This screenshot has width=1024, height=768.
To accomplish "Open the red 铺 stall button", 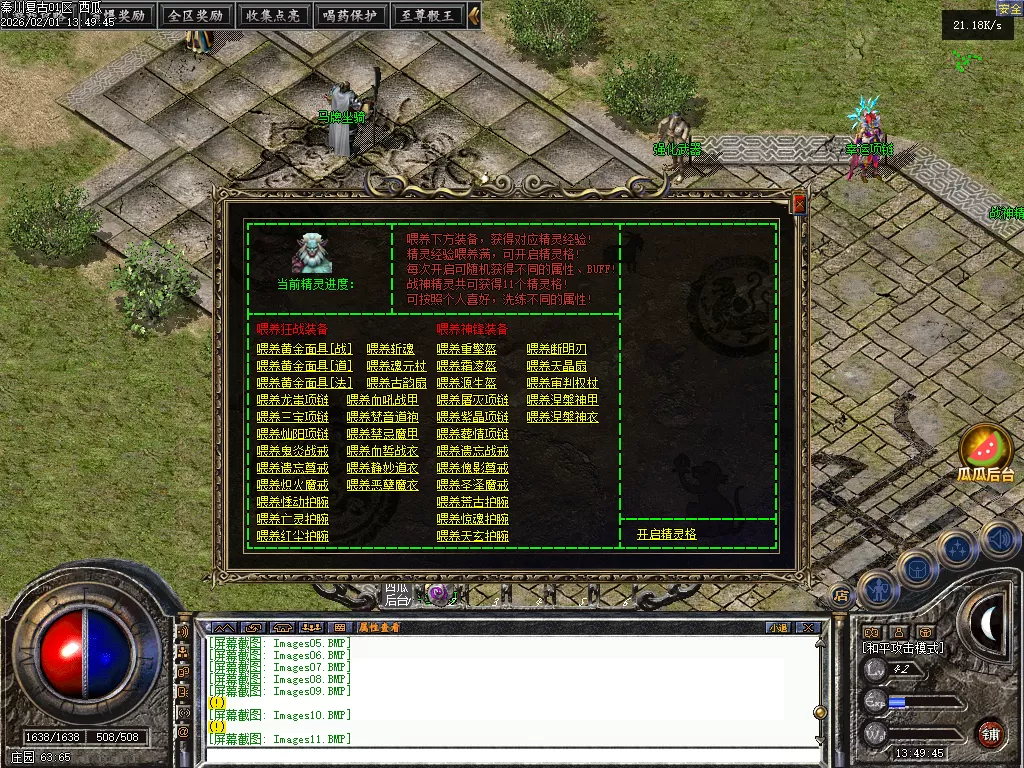I will point(990,732).
